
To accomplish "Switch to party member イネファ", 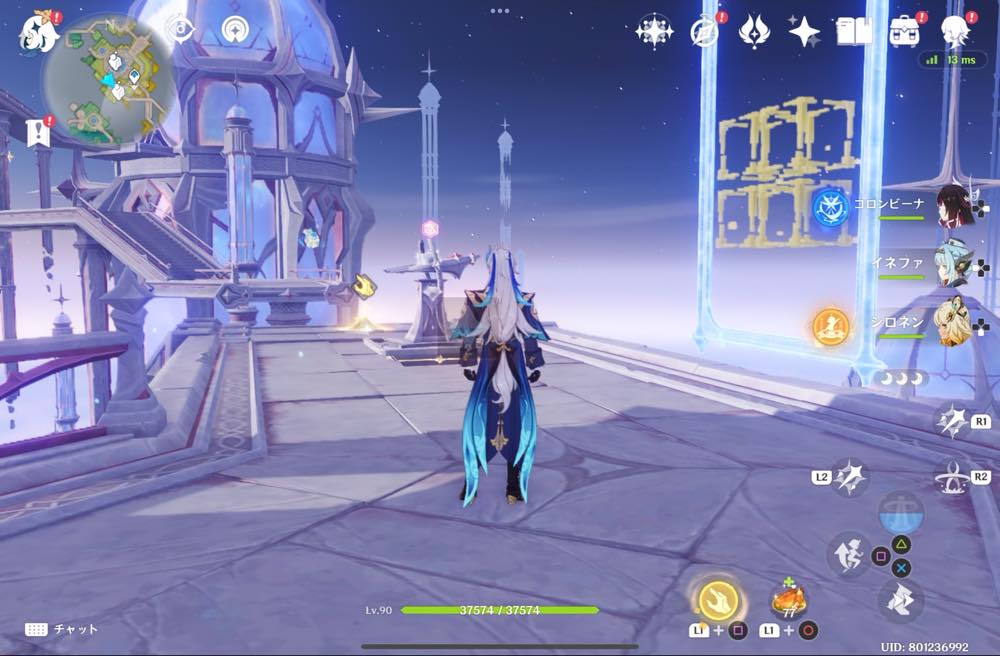I will click(x=953, y=264).
